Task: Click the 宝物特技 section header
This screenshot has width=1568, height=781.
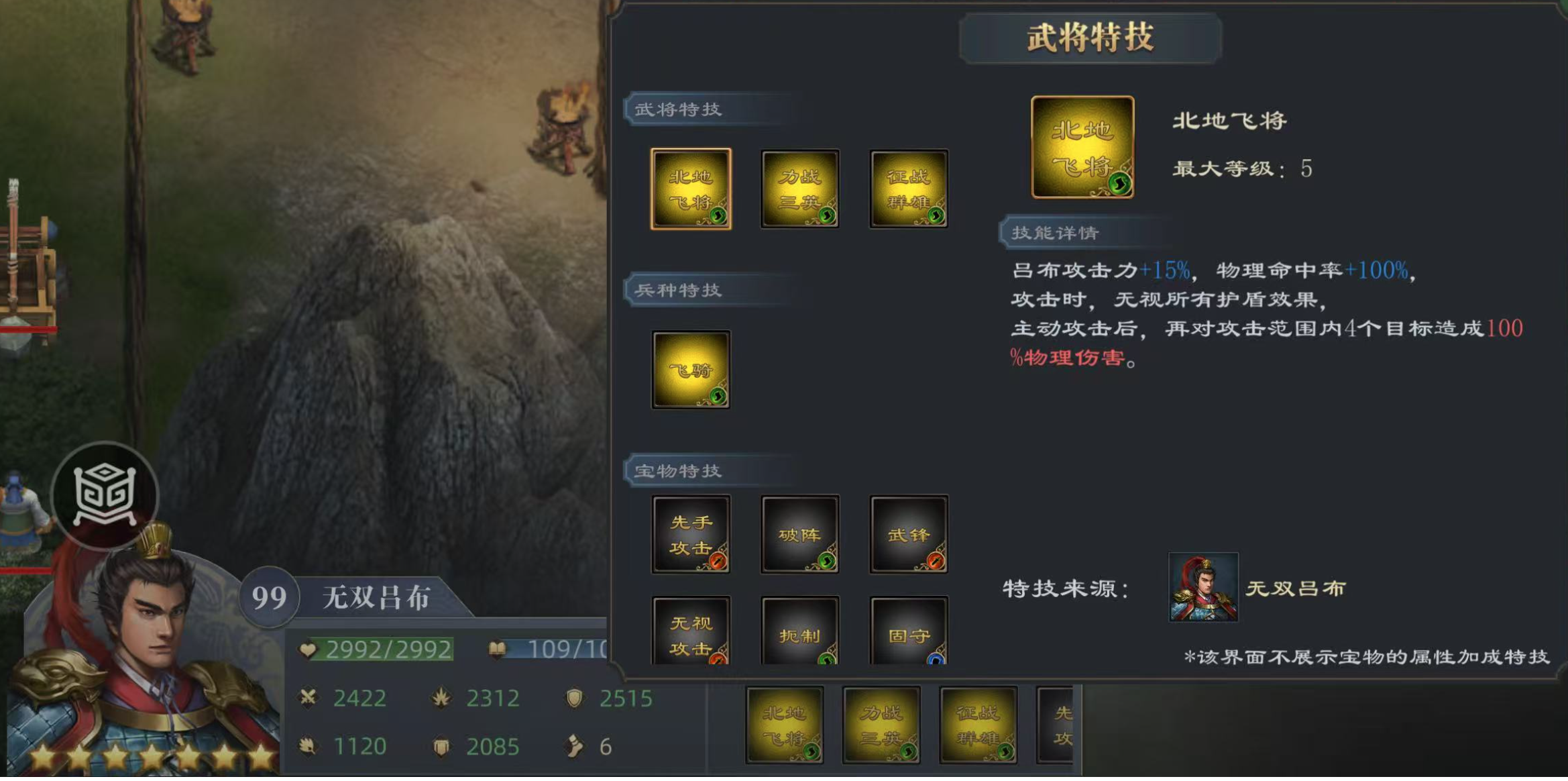Action: click(x=675, y=470)
